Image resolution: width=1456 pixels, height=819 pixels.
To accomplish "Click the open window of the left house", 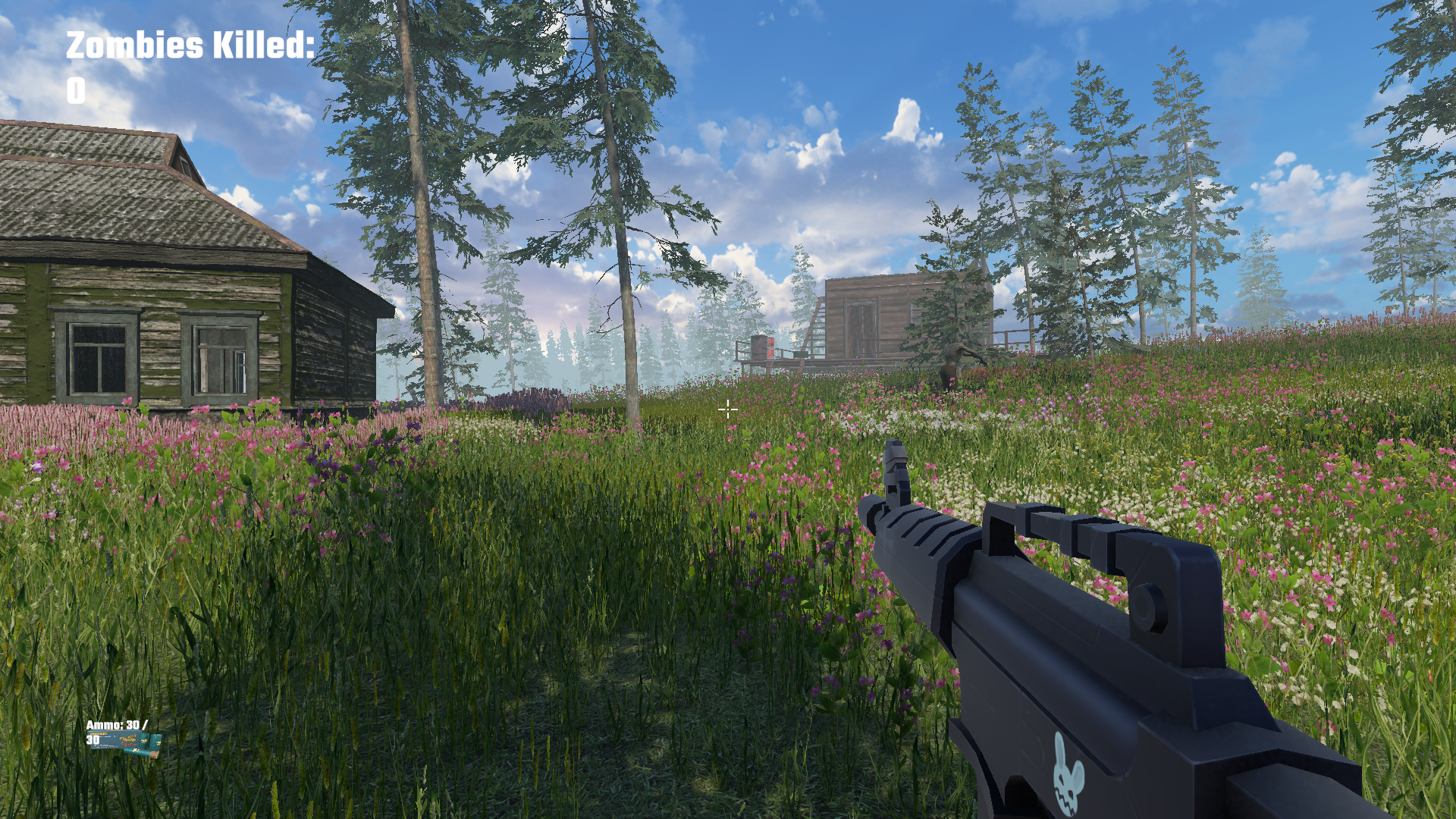I will pyautogui.click(x=221, y=356).
